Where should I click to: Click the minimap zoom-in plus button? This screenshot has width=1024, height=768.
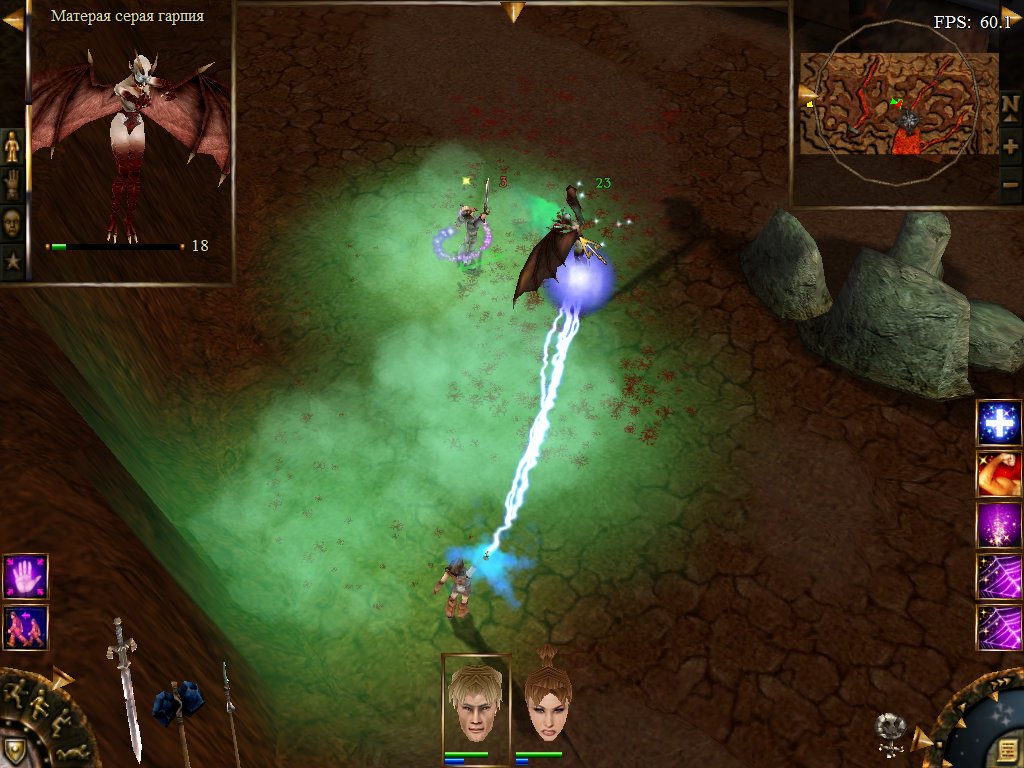pyautogui.click(x=1010, y=146)
